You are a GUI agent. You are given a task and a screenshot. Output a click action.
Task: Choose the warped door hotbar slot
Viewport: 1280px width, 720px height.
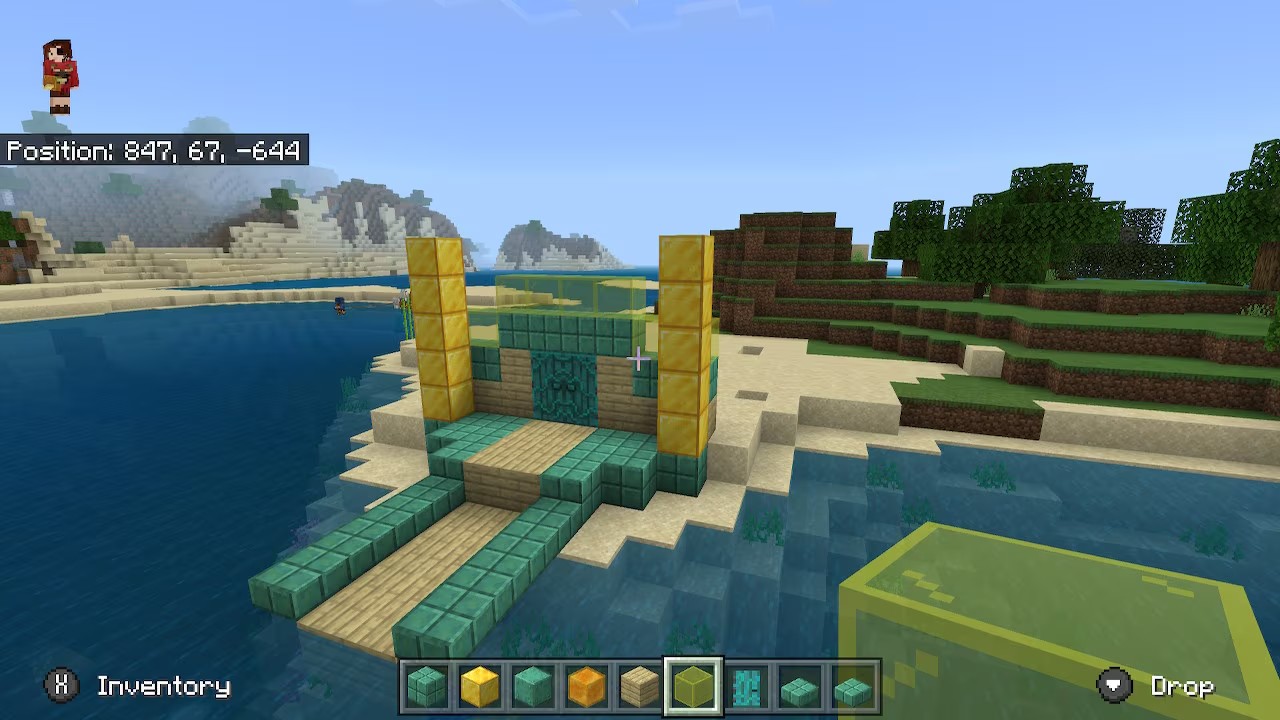point(747,687)
